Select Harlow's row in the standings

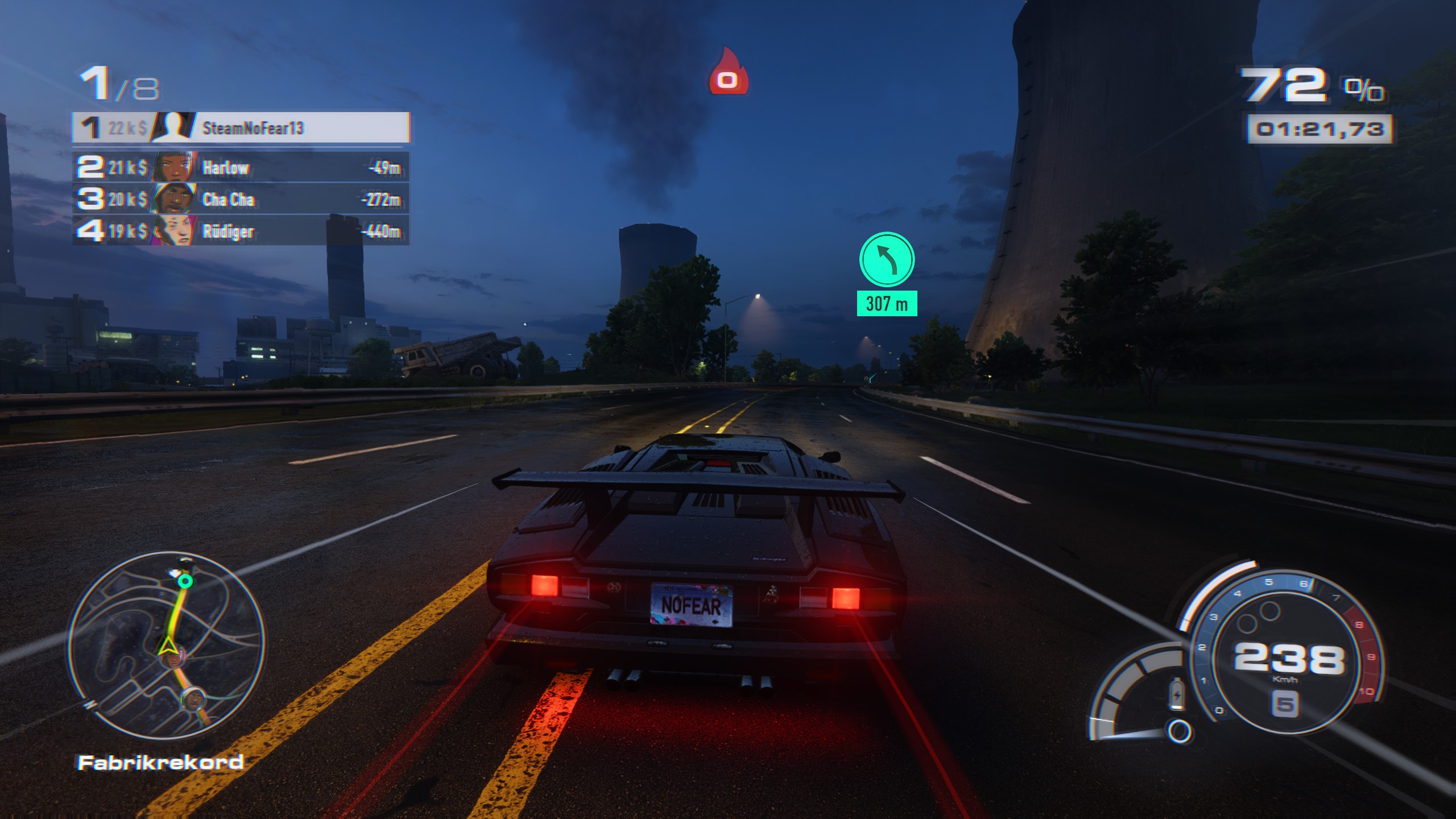(x=241, y=167)
